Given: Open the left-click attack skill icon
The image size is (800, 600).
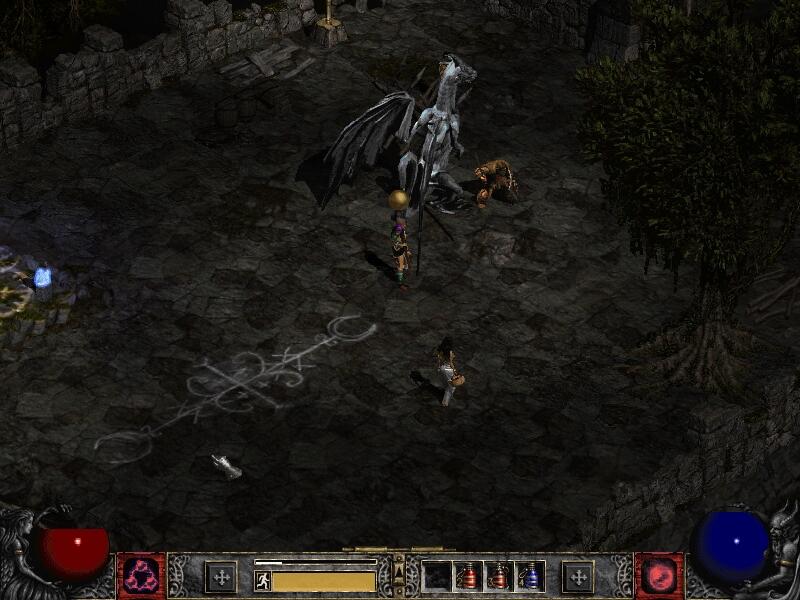Looking at the screenshot, I should coord(141,577).
